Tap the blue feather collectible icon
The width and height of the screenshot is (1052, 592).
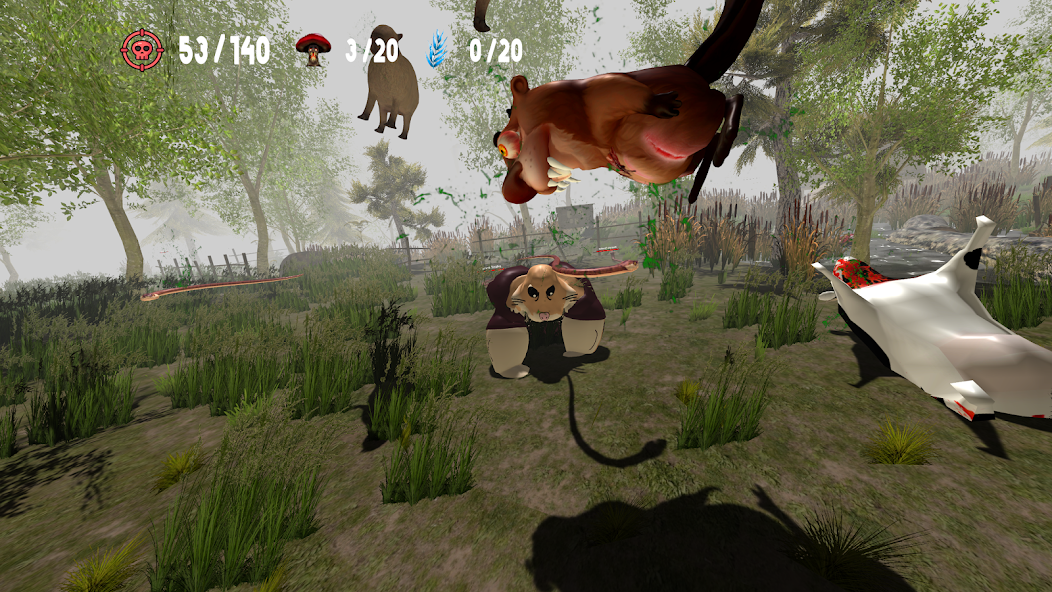click(438, 49)
